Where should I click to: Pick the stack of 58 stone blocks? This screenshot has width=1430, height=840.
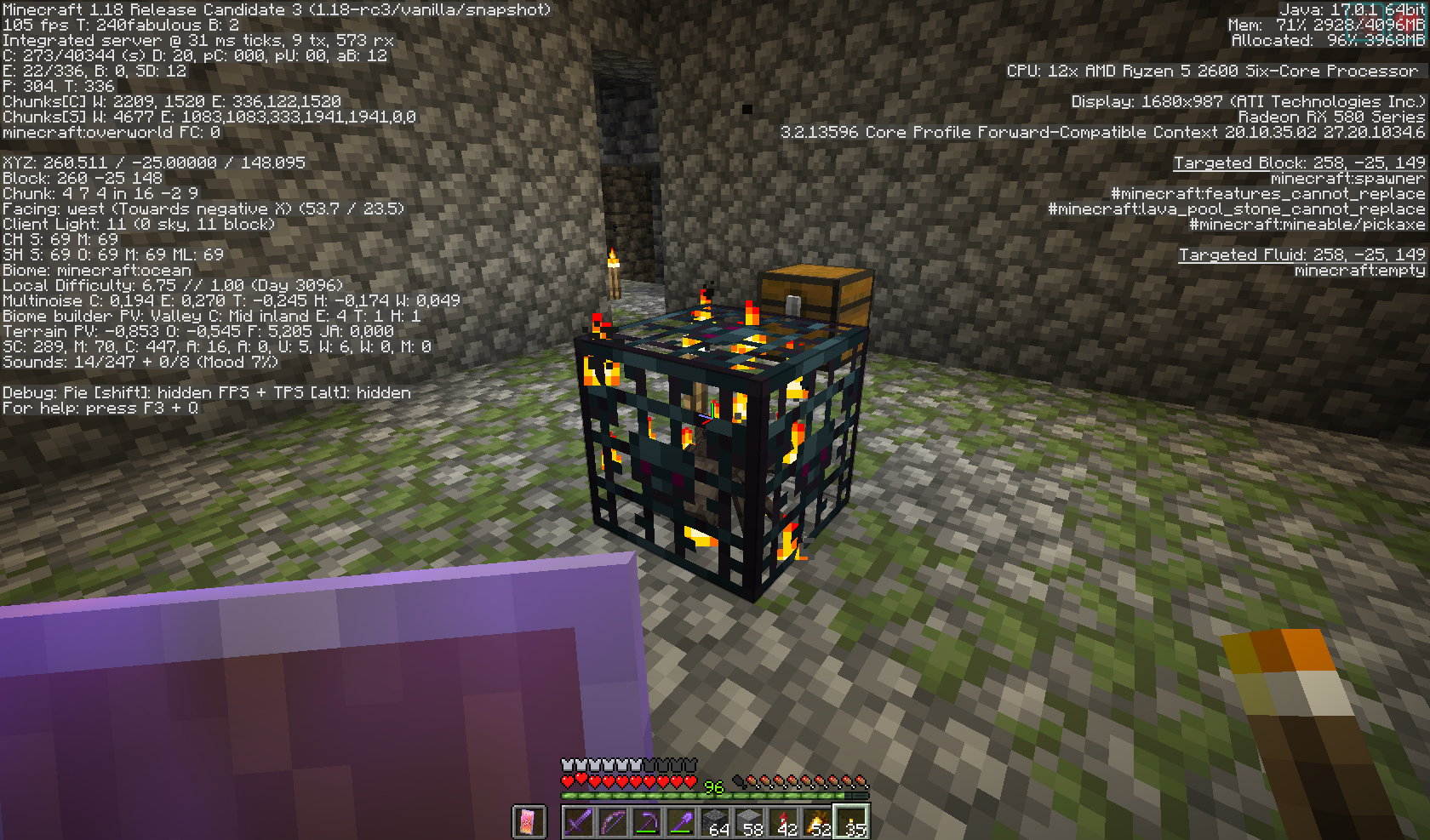(749, 822)
